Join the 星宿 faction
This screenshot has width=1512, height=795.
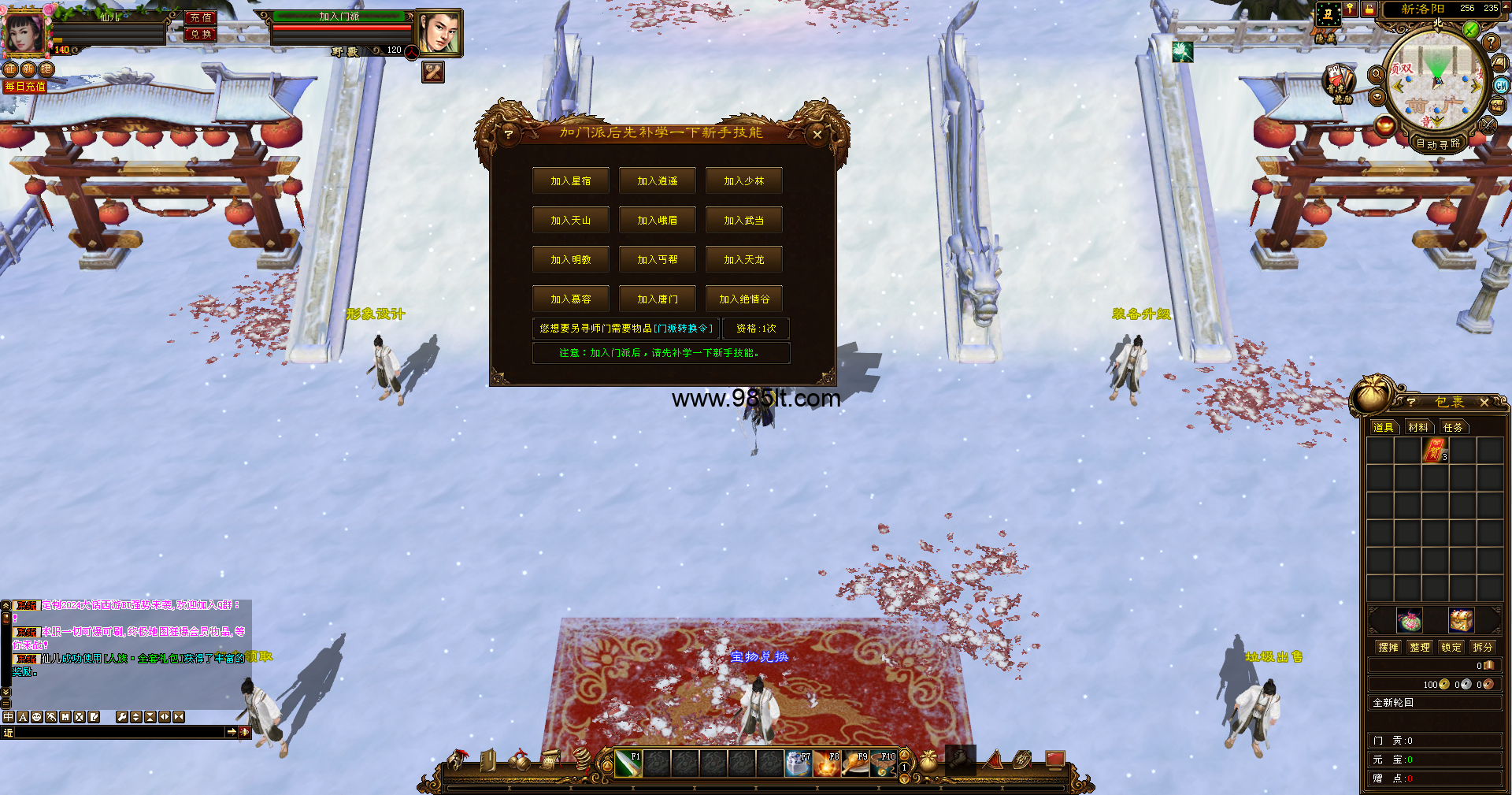[x=570, y=181]
